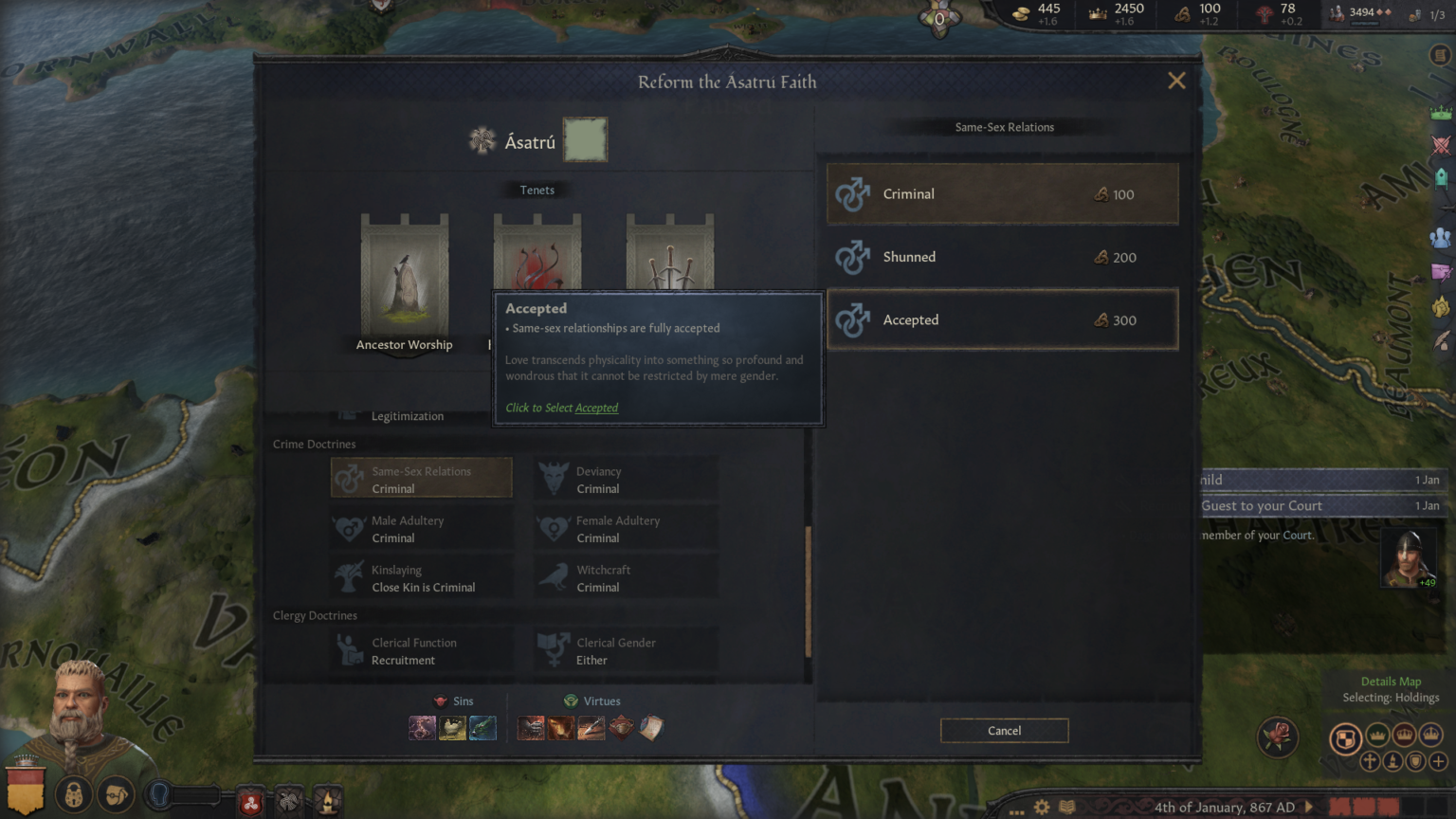Pick the Accepted doctrine for 300 piety
Viewport: 1456px width, 819px height.
click(x=1002, y=320)
